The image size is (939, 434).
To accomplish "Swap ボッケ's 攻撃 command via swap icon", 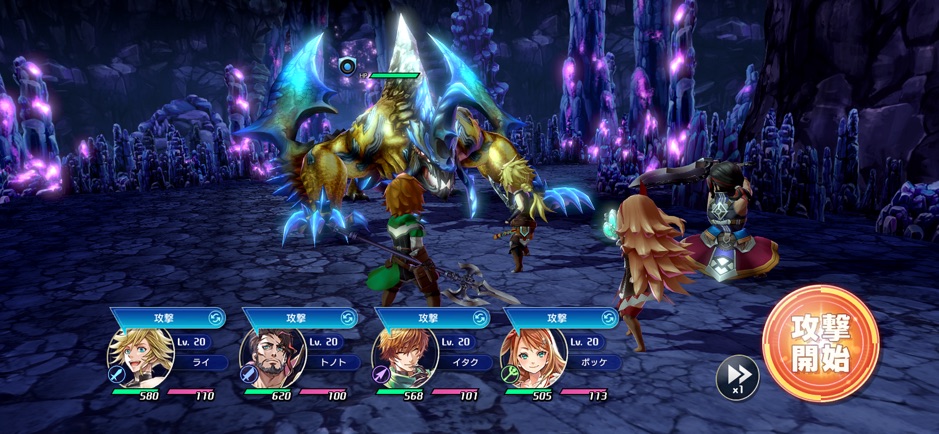I will click(609, 318).
